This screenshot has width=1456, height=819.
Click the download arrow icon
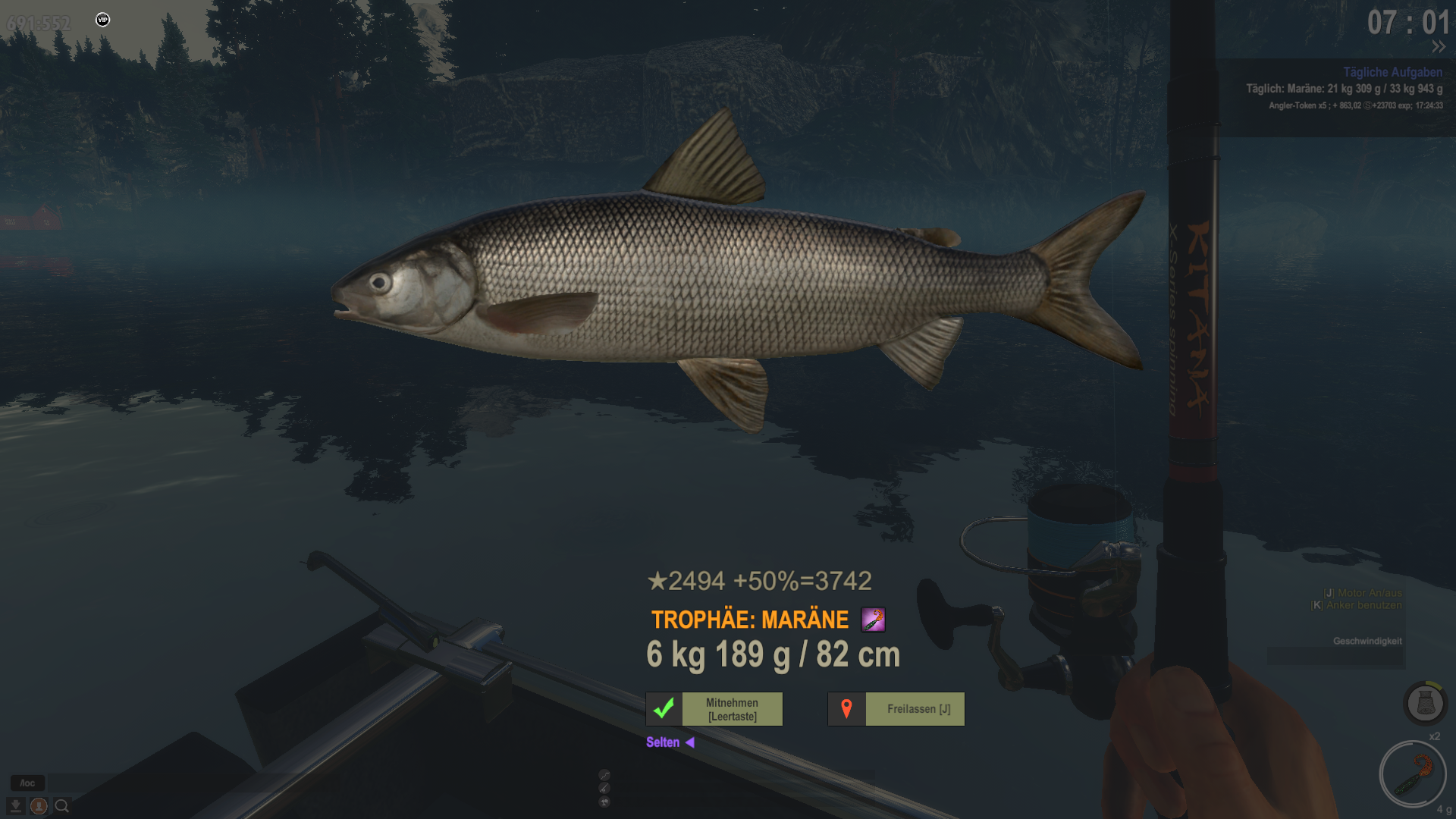15,806
